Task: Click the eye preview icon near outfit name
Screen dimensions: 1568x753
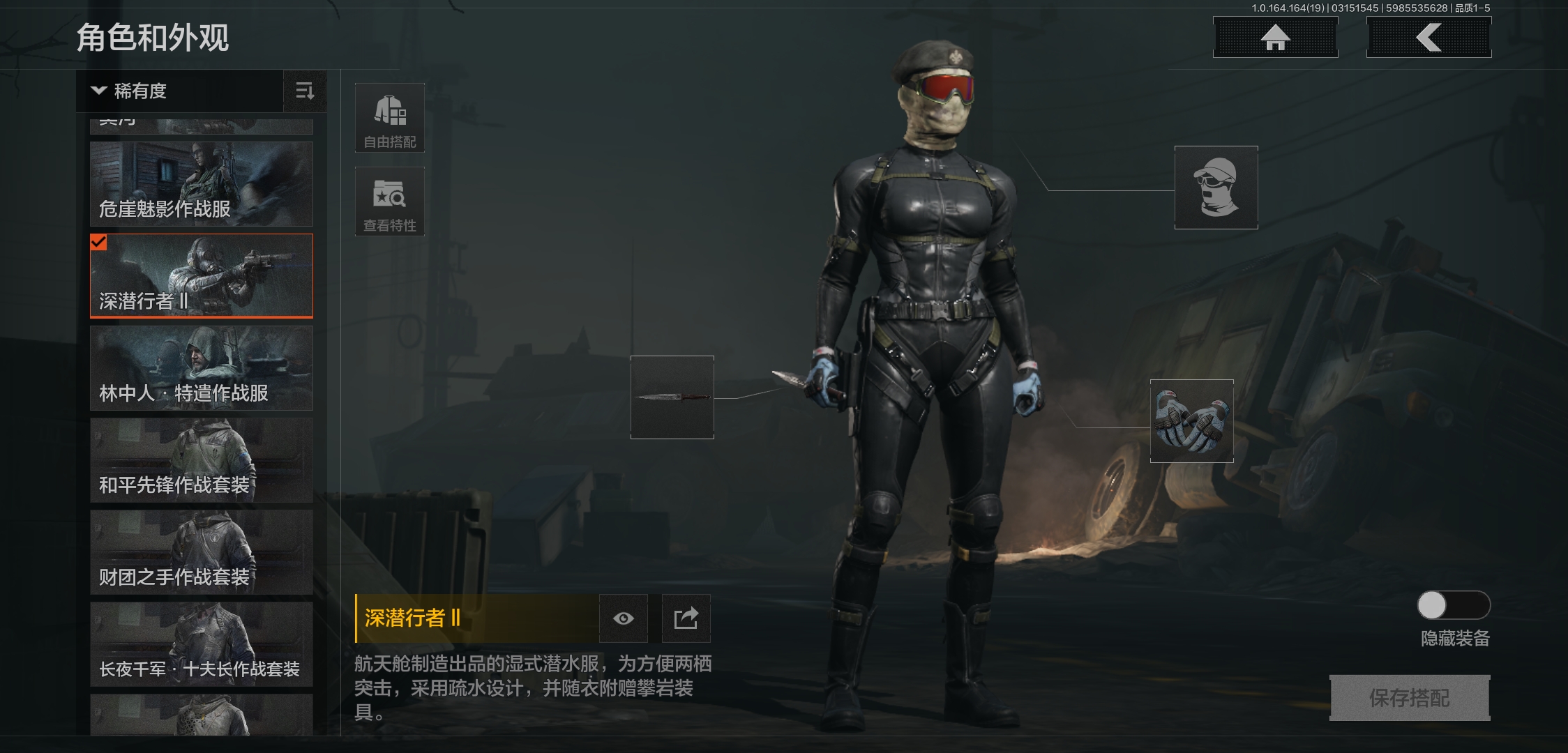Action: [623, 618]
